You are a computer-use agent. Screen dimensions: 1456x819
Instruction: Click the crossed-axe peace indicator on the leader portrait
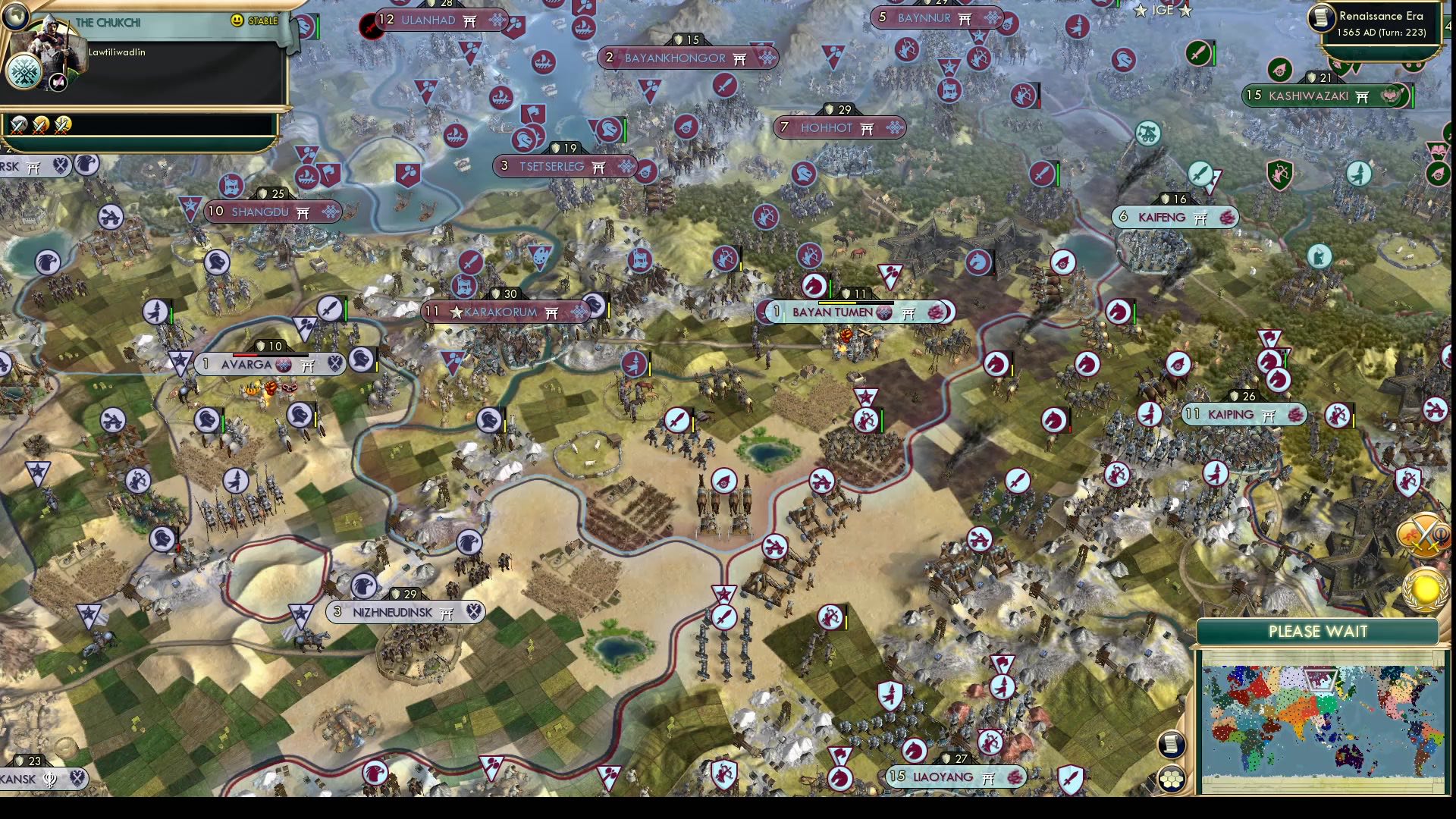[x=58, y=83]
